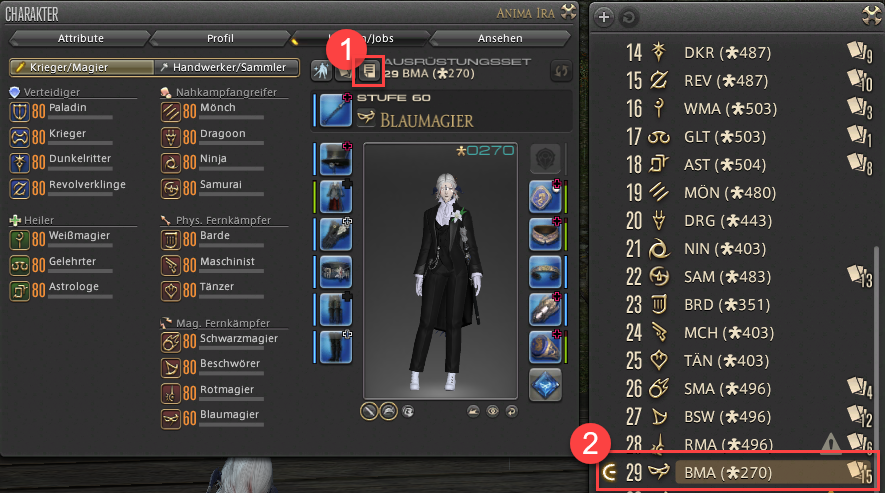The image size is (885, 493).
Task: Add a new gear set
Action: [x=603, y=17]
